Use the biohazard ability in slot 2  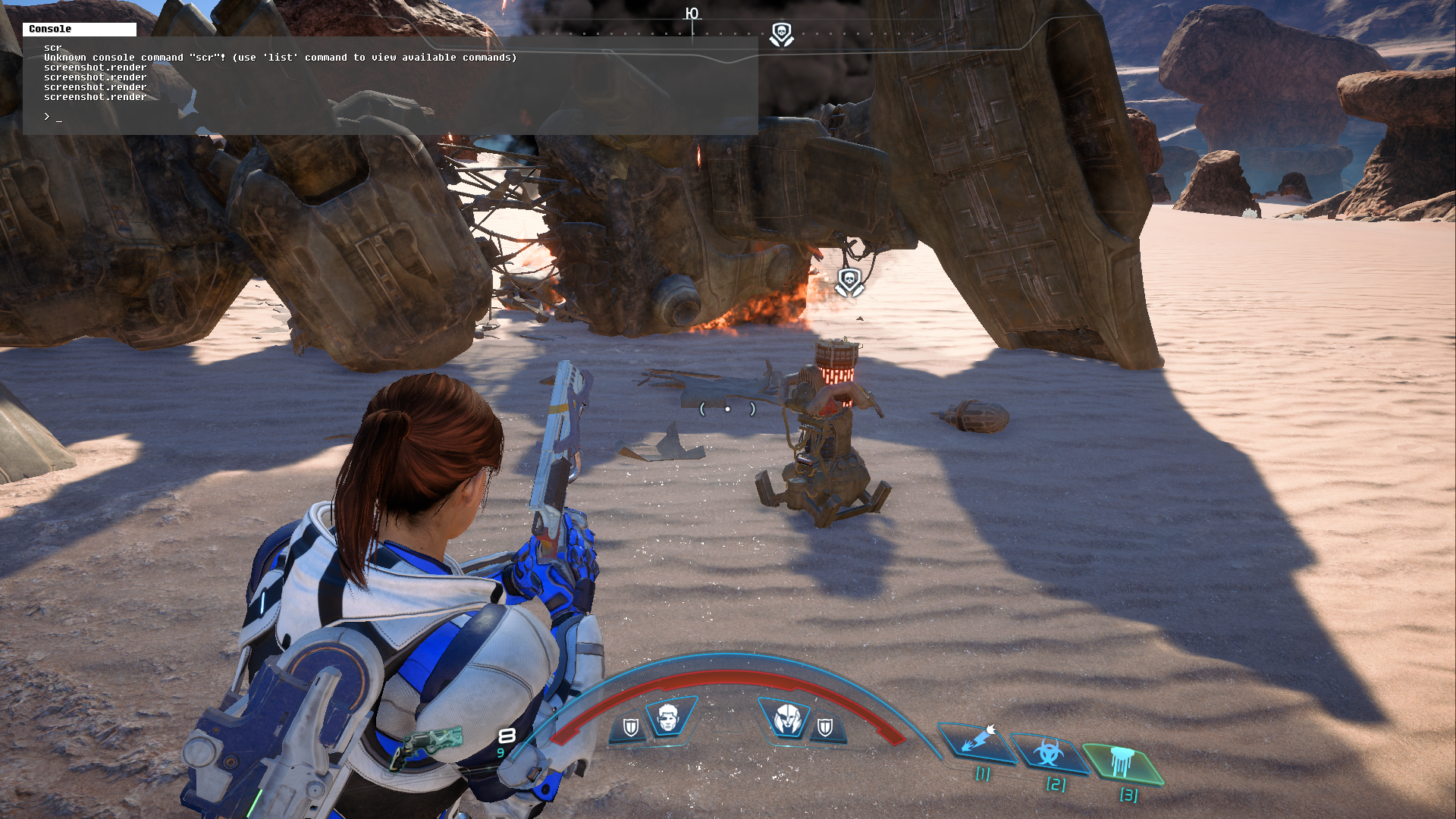coord(1049,754)
